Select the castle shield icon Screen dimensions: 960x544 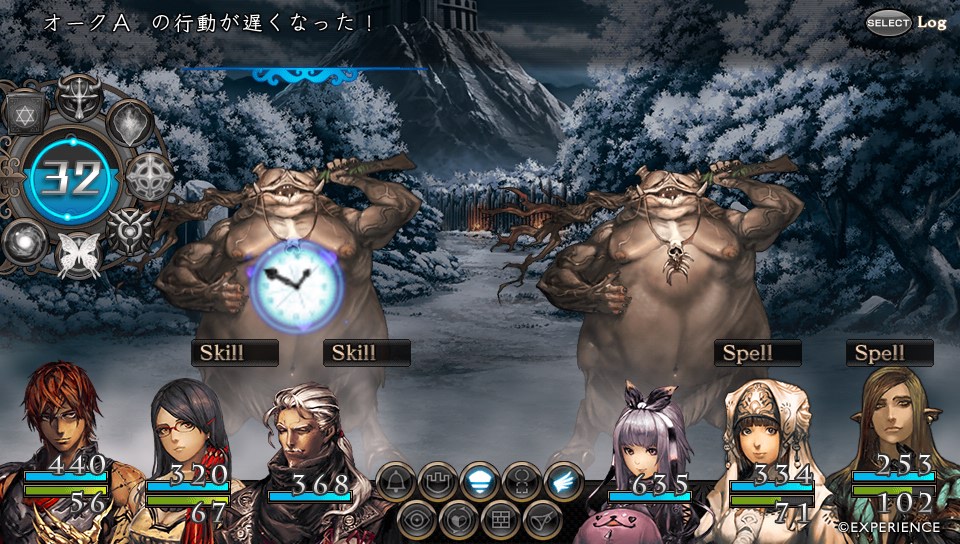coord(438,482)
